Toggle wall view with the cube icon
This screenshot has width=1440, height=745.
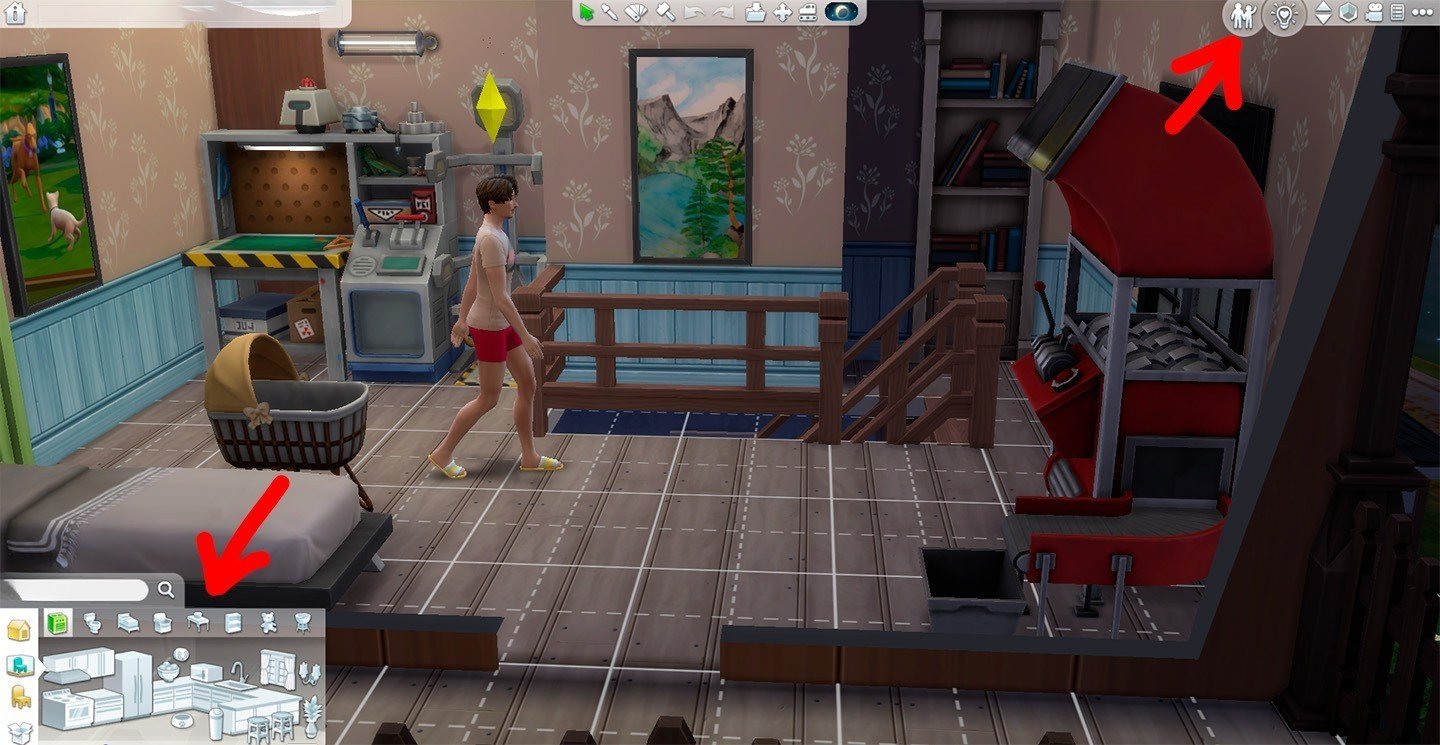pyautogui.click(x=1348, y=14)
